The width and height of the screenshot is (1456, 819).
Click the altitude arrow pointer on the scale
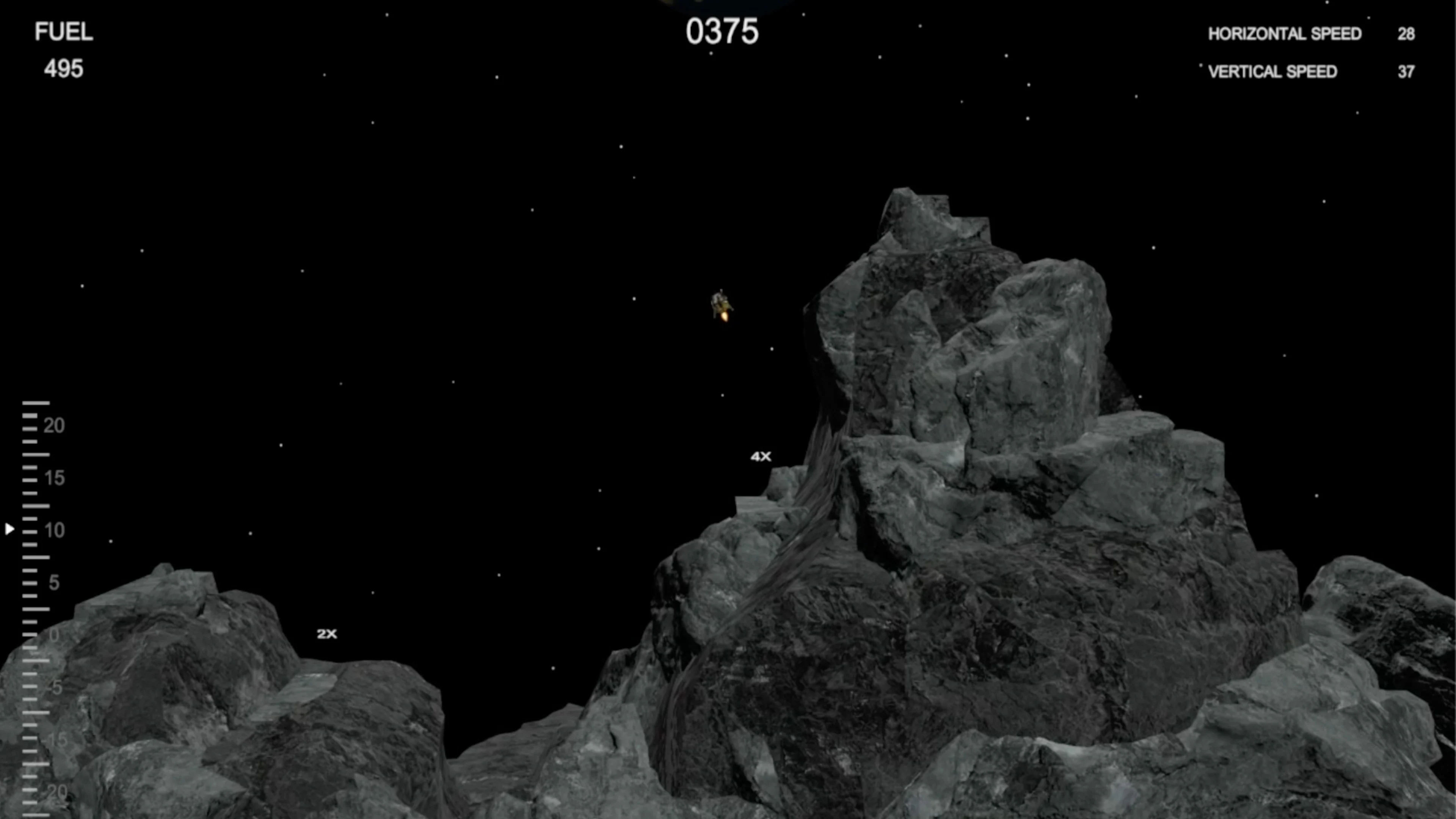pyautogui.click(x=9, y=529)
